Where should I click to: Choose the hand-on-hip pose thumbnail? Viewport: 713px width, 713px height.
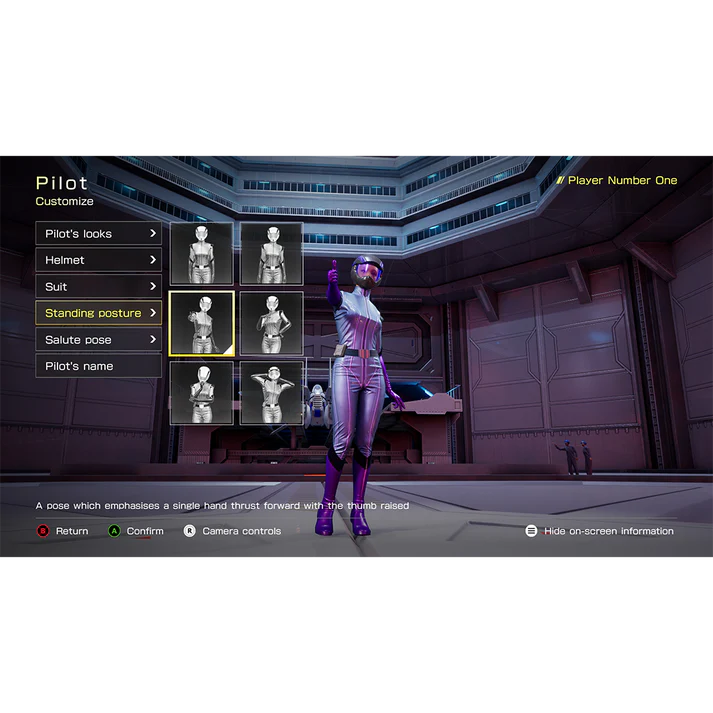click(x=271, y=323)
